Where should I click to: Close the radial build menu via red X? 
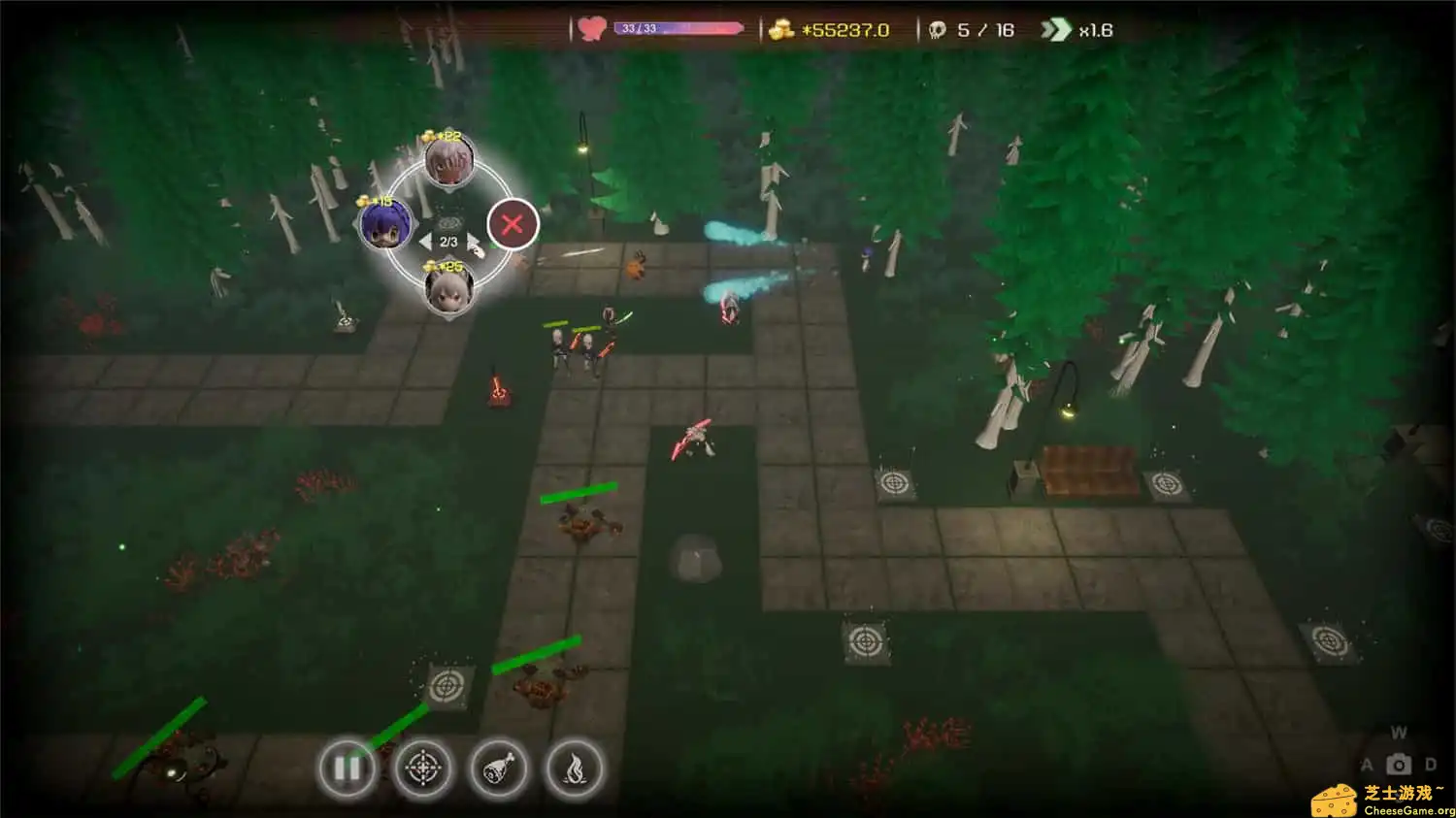[513, 223]
